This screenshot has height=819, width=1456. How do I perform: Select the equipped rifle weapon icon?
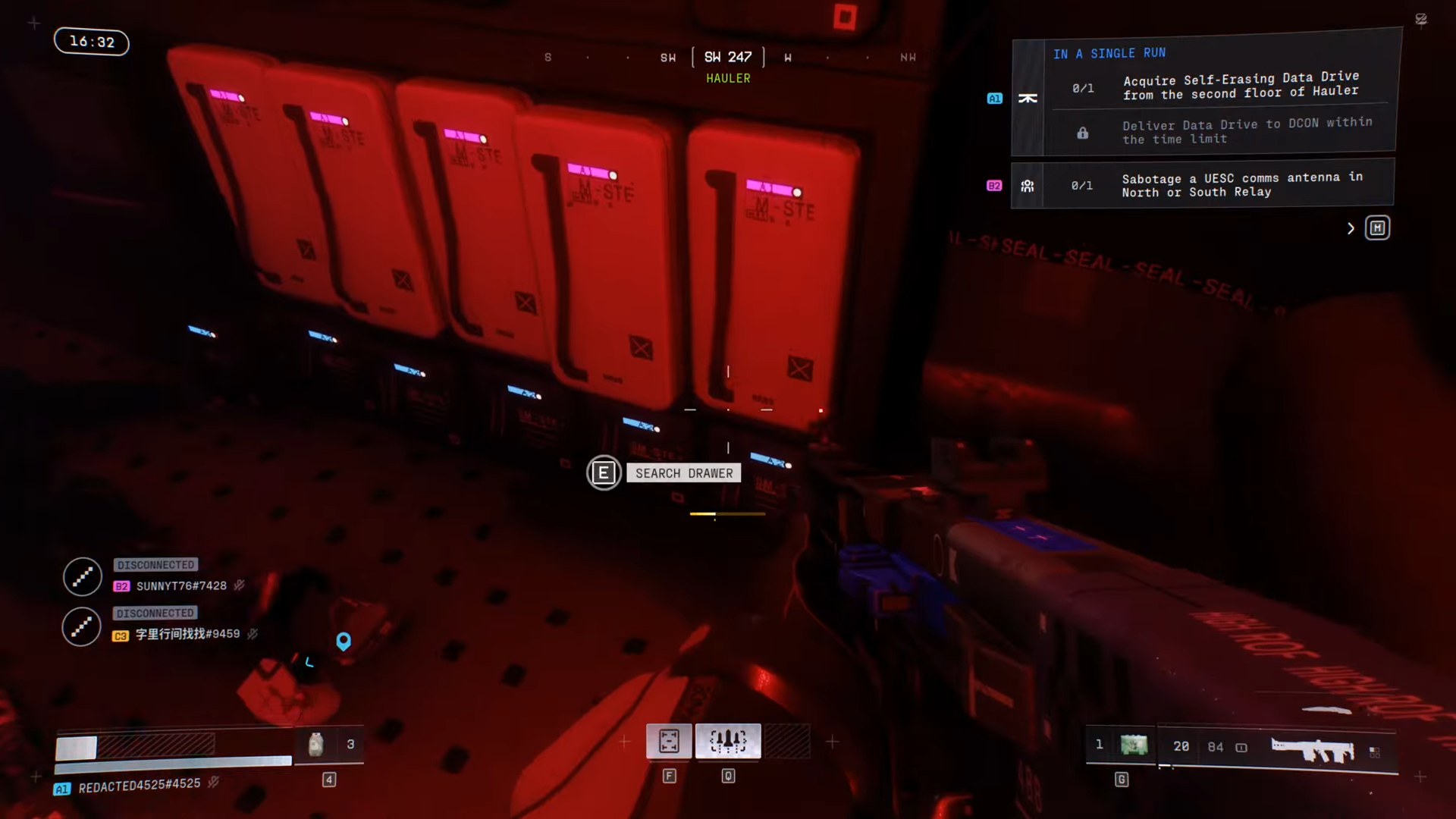point(1312,749)
